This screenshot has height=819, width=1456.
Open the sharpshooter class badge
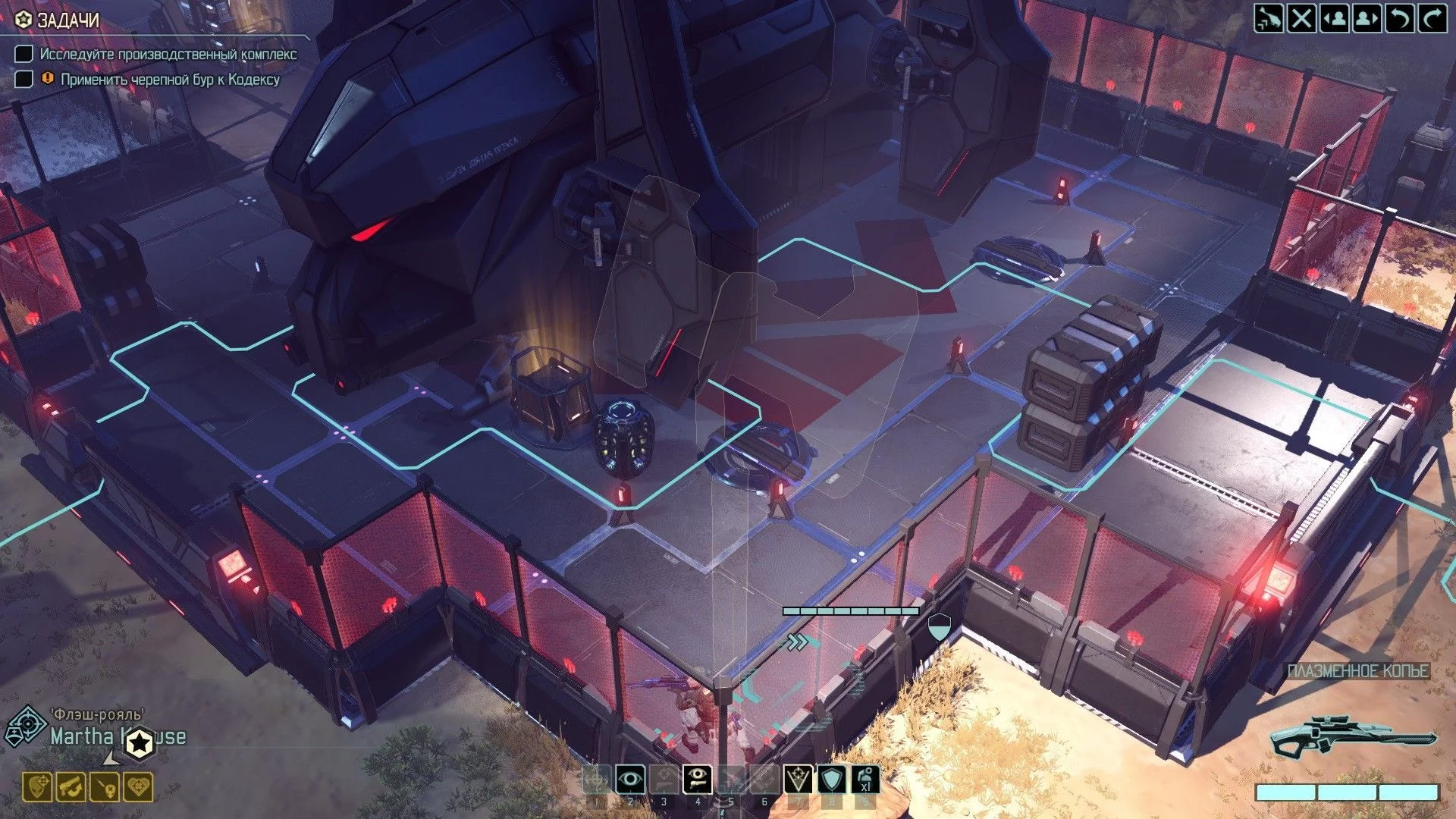(x=26, y=726)
